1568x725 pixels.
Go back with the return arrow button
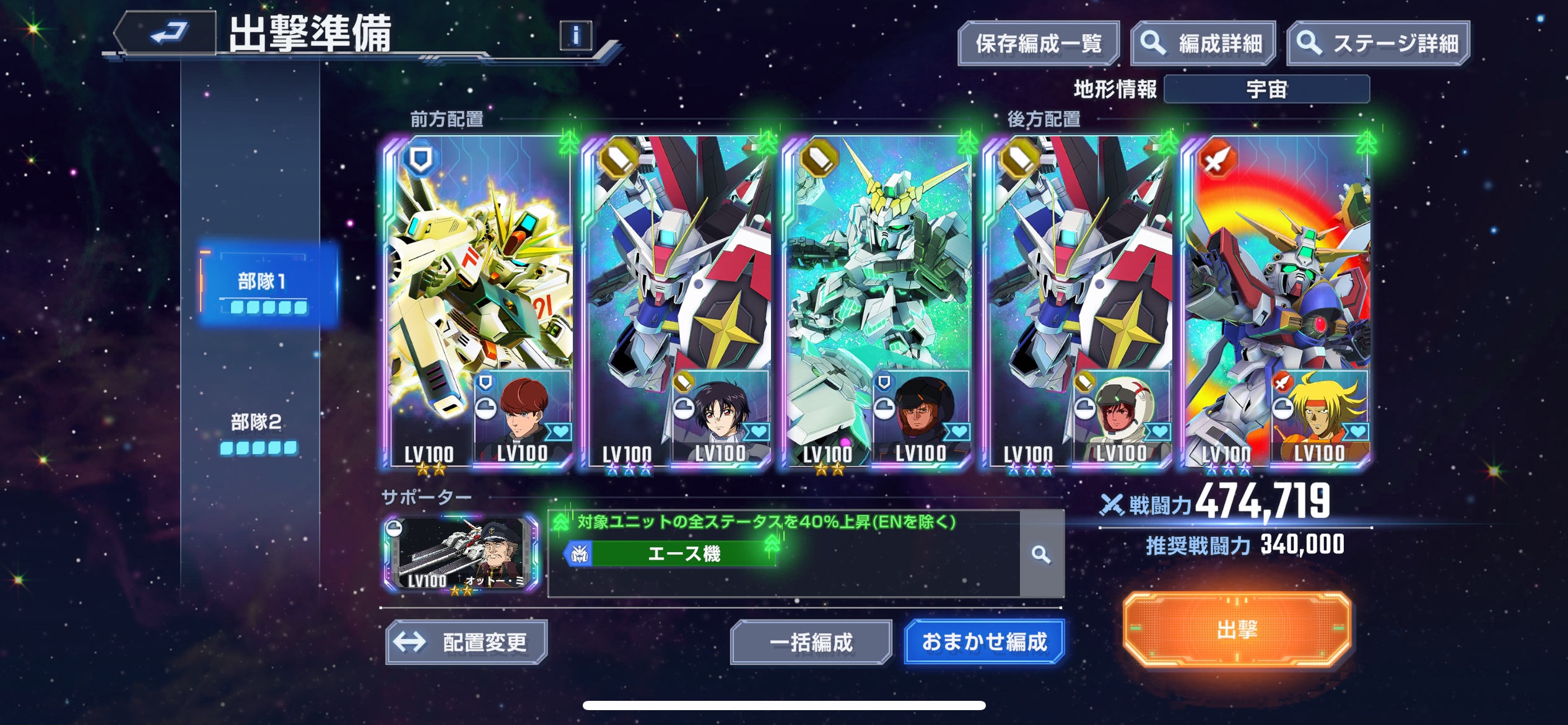(167, 32)
